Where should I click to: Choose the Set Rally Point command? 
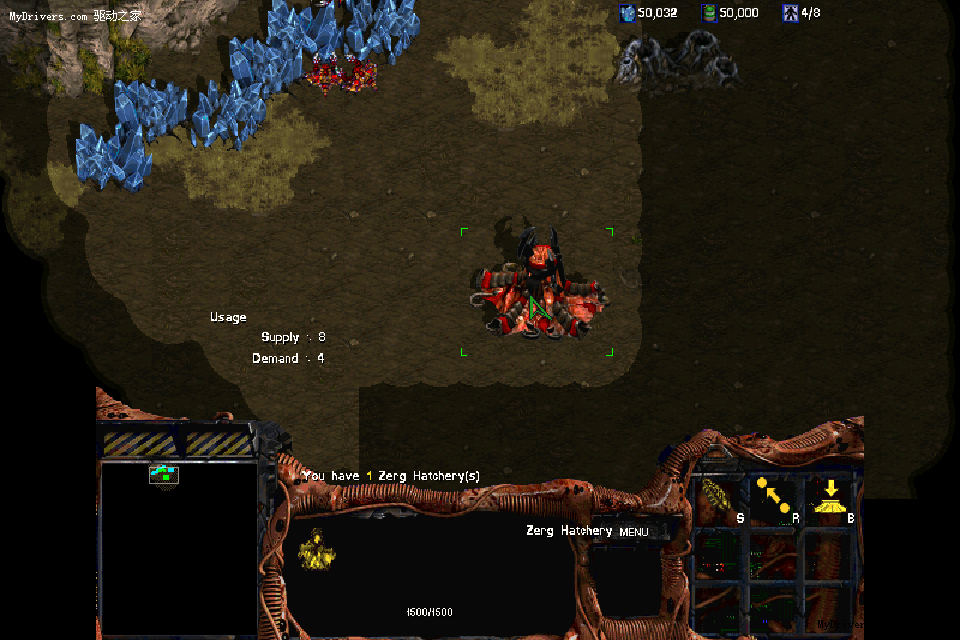point(773,497)
